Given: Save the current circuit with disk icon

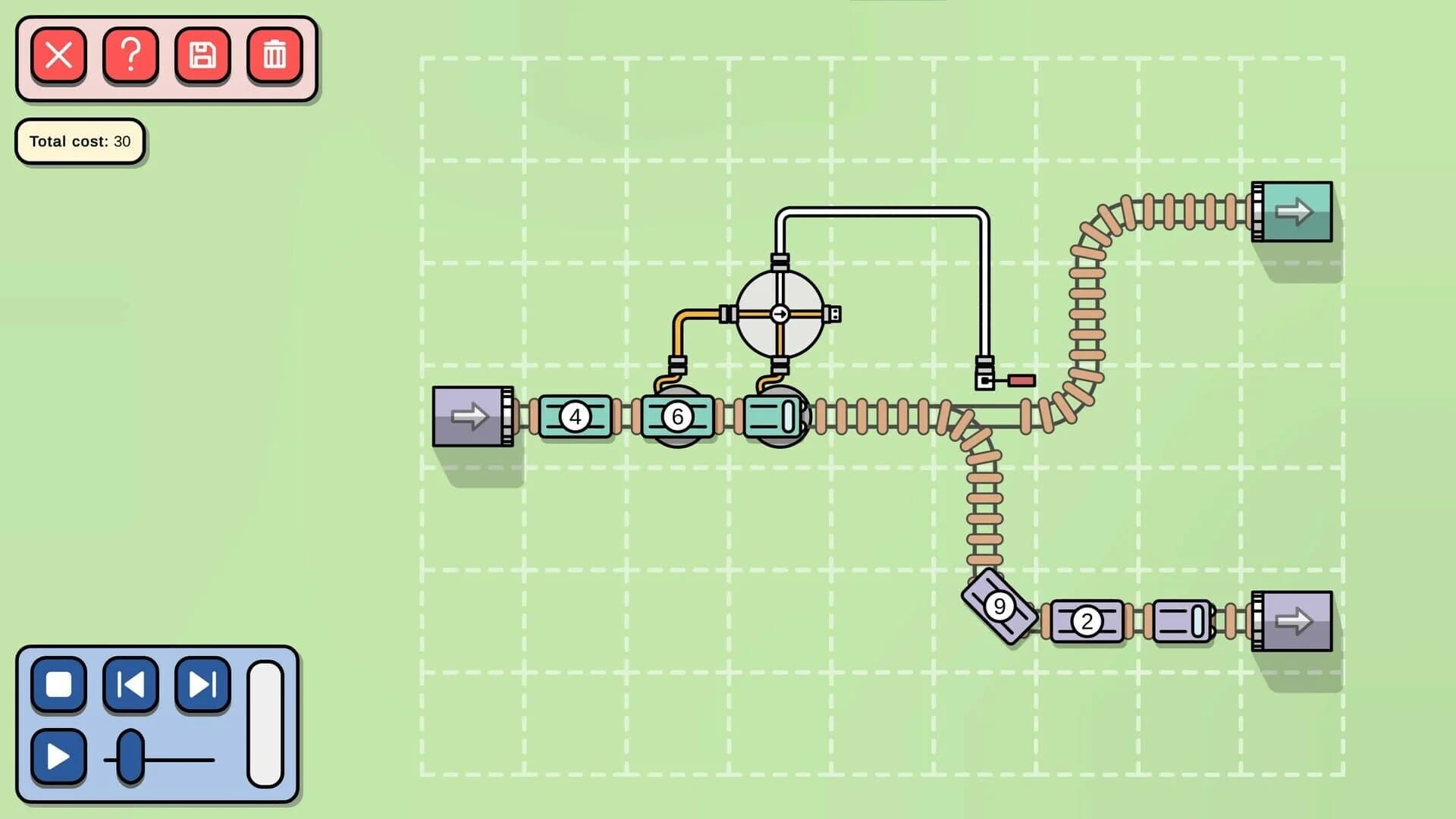Looking at the screenshot, I should pos(202,55).
